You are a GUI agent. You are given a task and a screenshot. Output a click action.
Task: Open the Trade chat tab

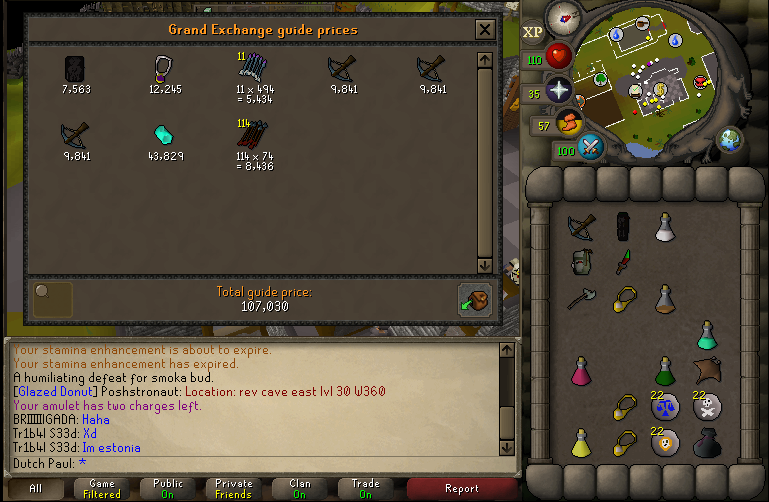(x=366, y=489)
